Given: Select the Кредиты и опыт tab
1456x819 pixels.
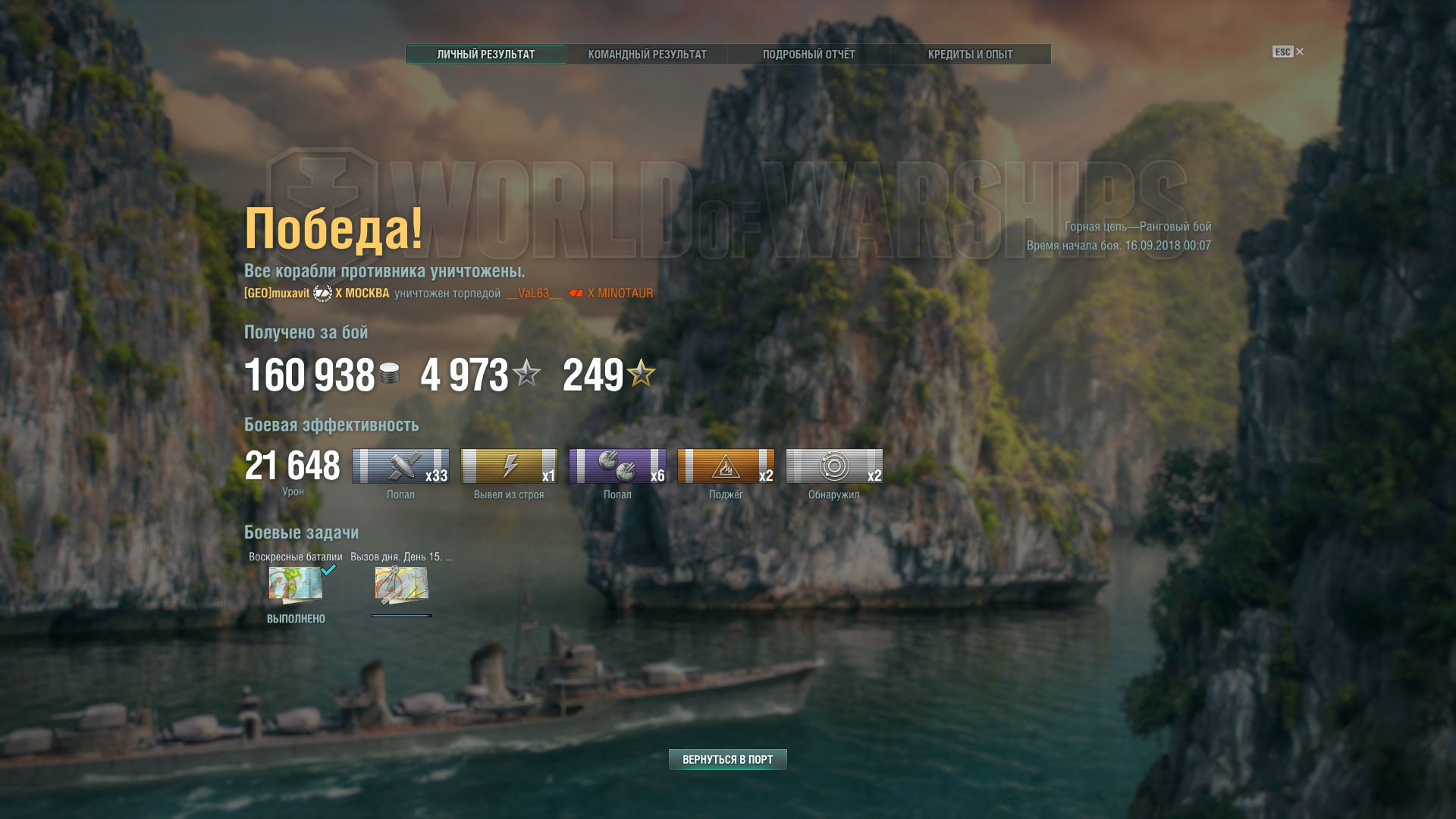Looking at the screenshot, I should pyautogui.click(x=970, y=55).
